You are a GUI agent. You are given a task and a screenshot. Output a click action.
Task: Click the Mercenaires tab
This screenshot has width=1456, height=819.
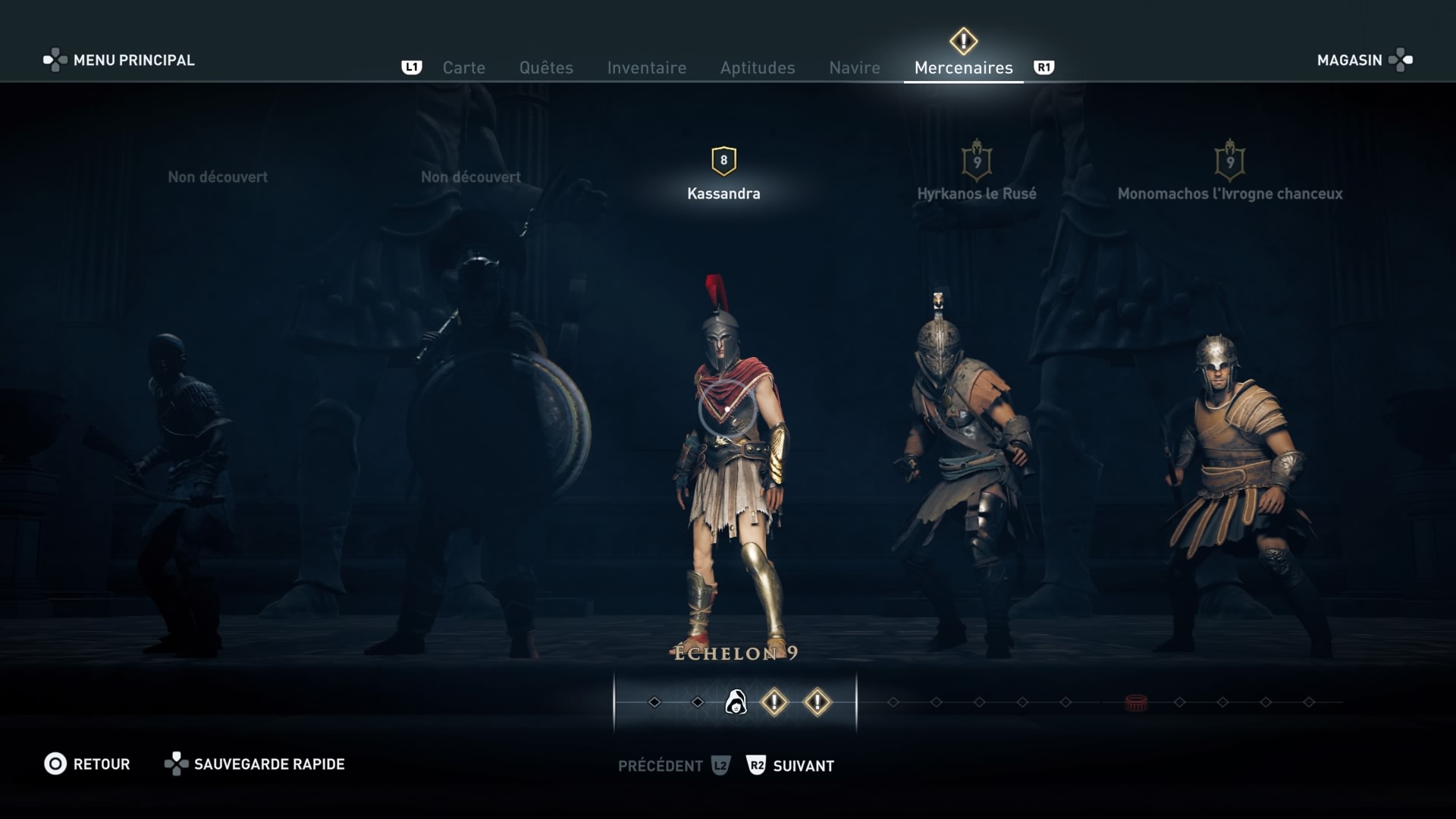pos(963,67)
